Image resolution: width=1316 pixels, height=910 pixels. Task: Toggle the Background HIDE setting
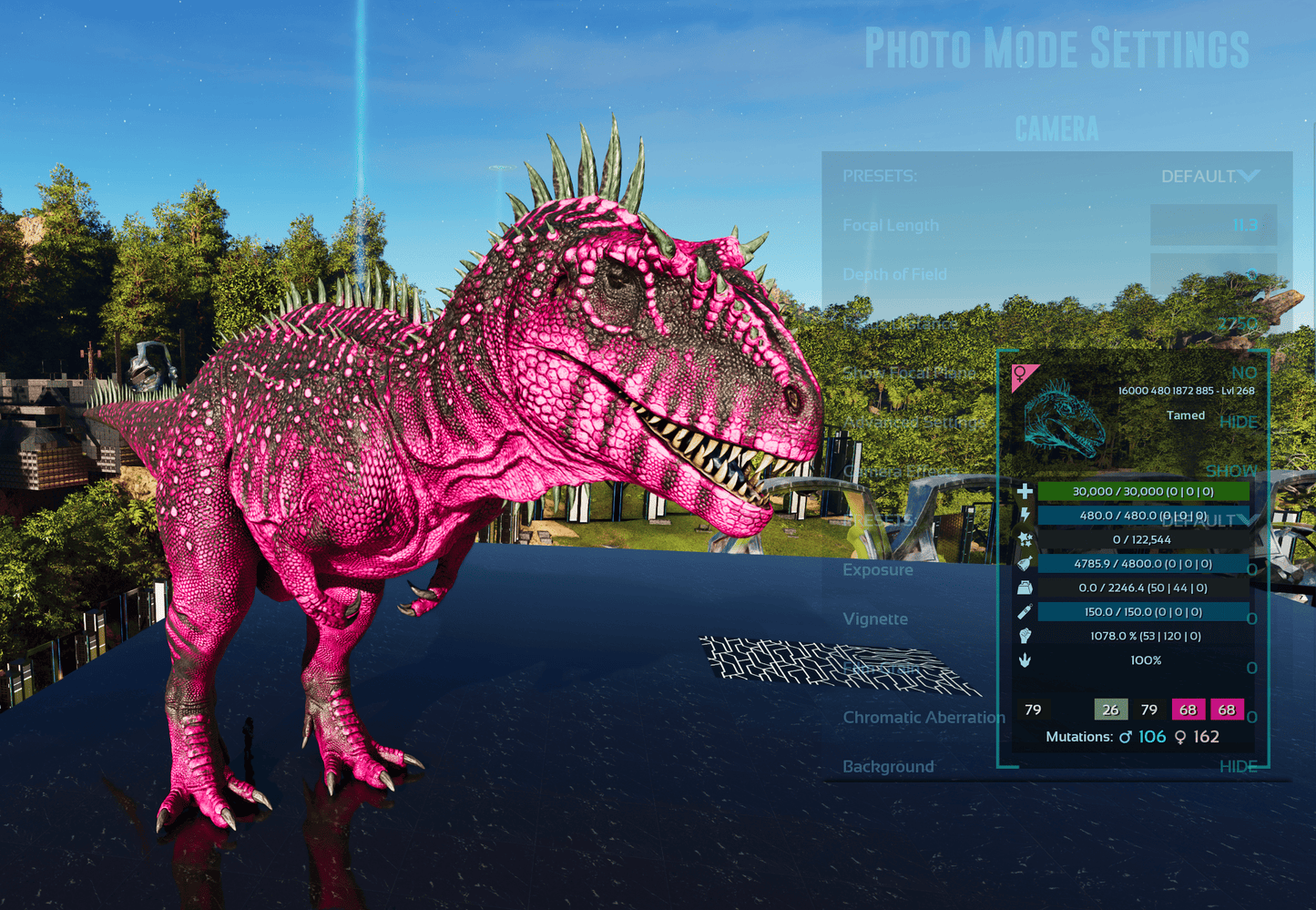[x=1238, y=766]
